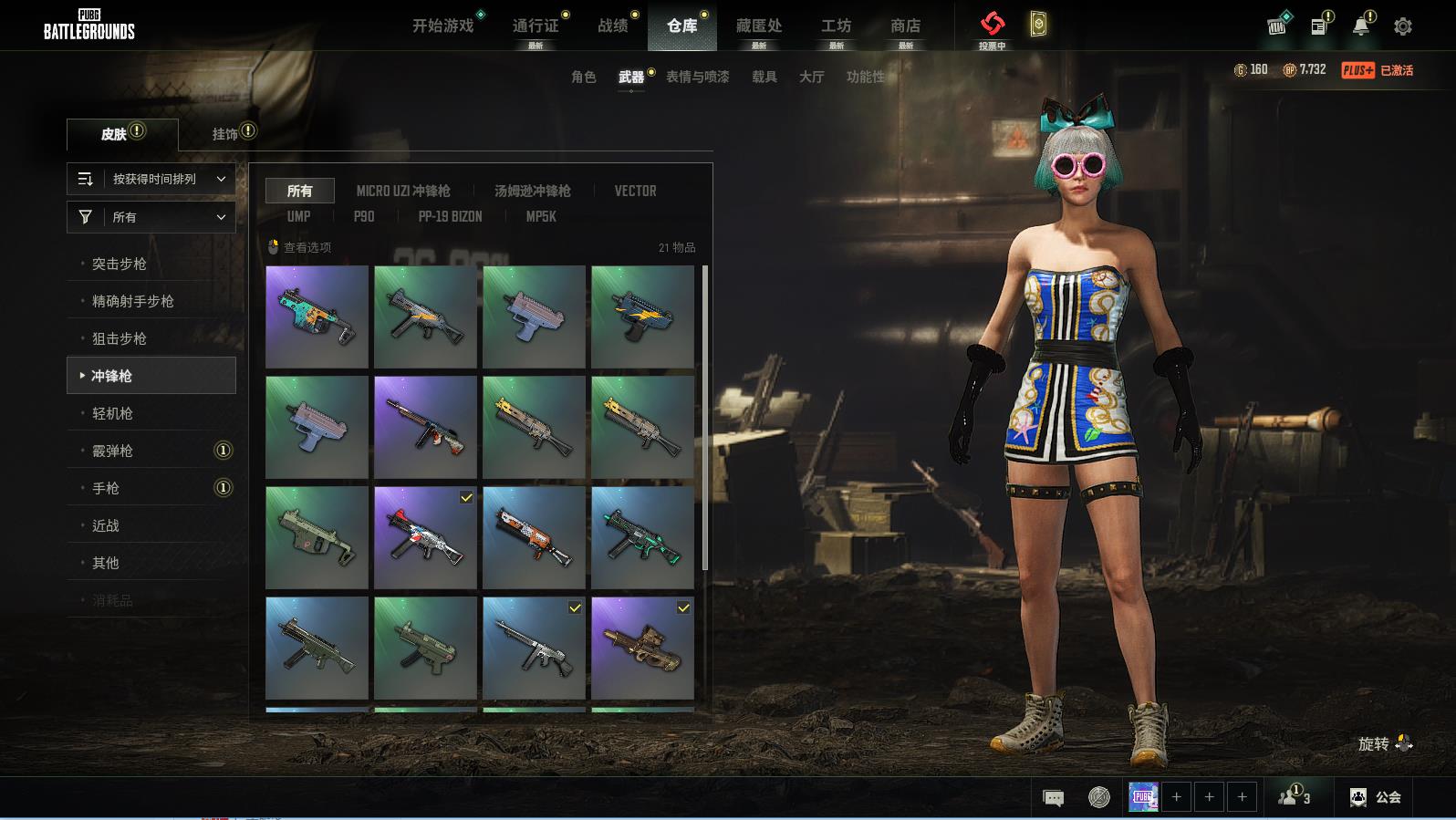Switch to the 载具 vehicle sub-tab

pos(764,77)
